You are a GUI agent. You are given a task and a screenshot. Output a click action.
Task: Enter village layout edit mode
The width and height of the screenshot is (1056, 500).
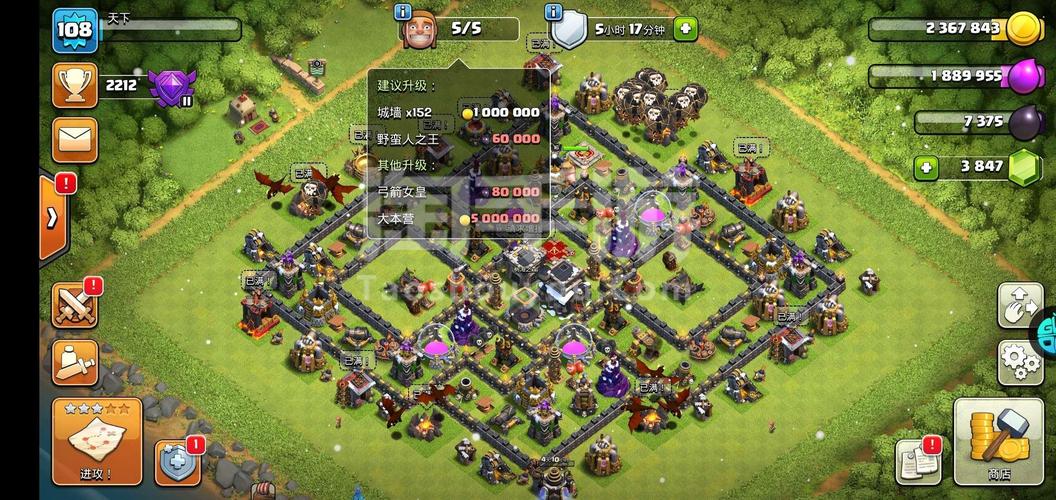pyautogui.click(x=1019, y=306)
